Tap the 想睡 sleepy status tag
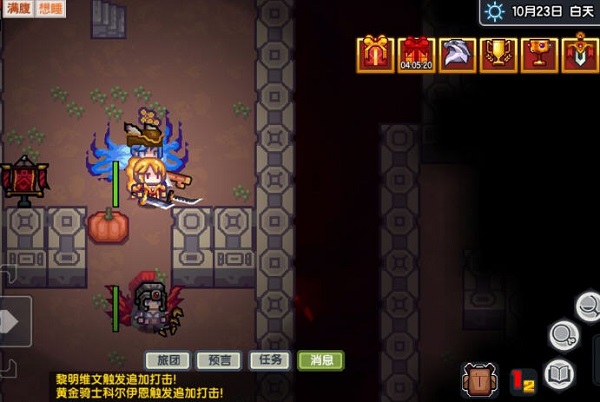This screenshot has width=600, height=402. (51, 8)
